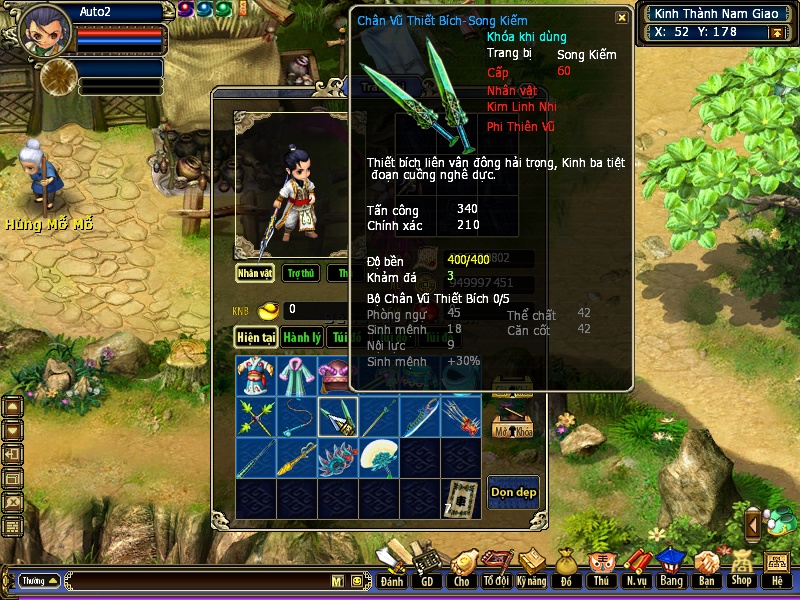Select the scroll item with quantity 7
Viewport: 800px width, 600px height.
(x=461, y=498)
